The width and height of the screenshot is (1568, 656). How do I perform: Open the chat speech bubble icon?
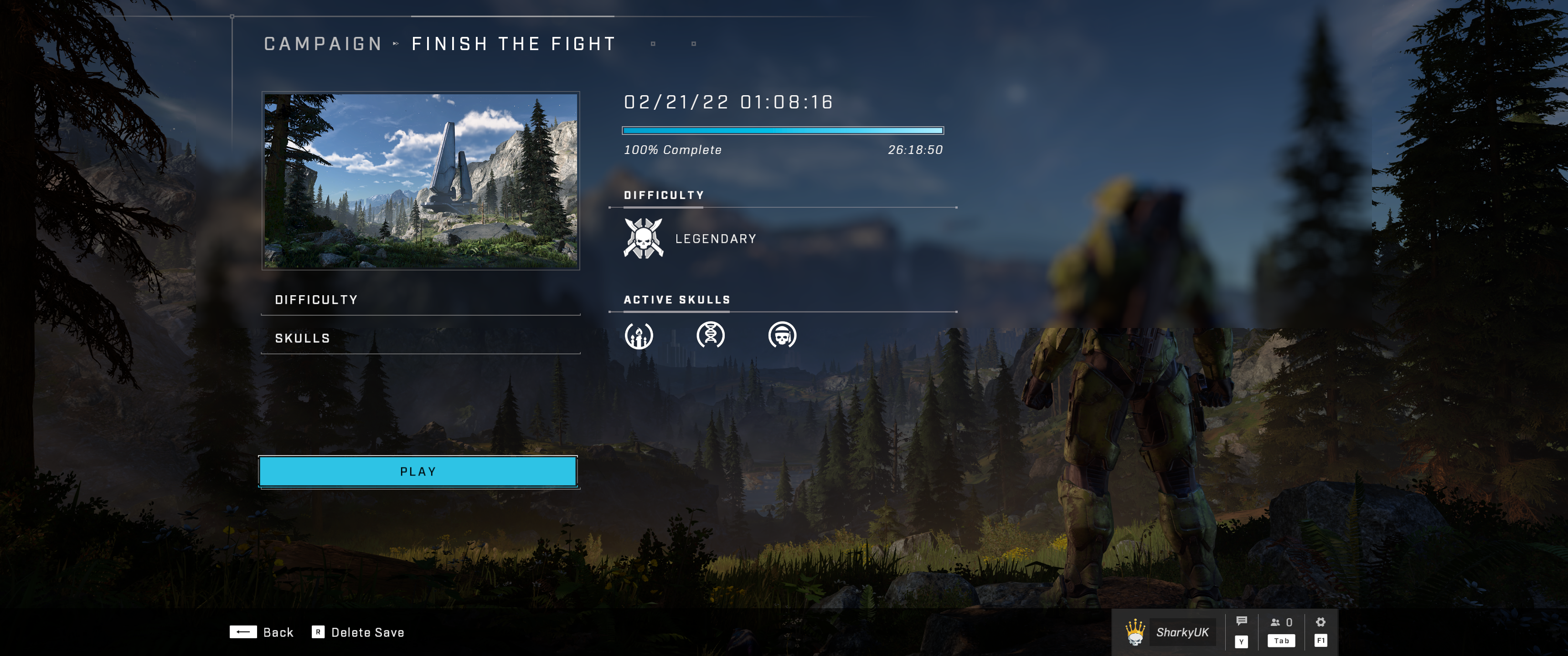[1242, 621]
